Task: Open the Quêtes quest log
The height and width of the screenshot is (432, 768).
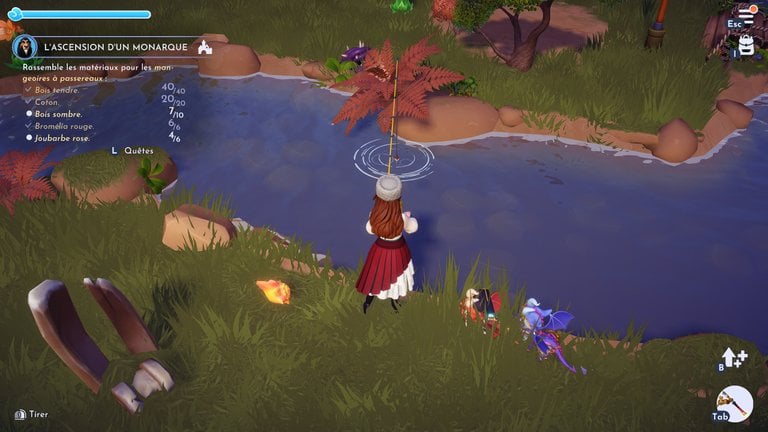Action: 138,150
